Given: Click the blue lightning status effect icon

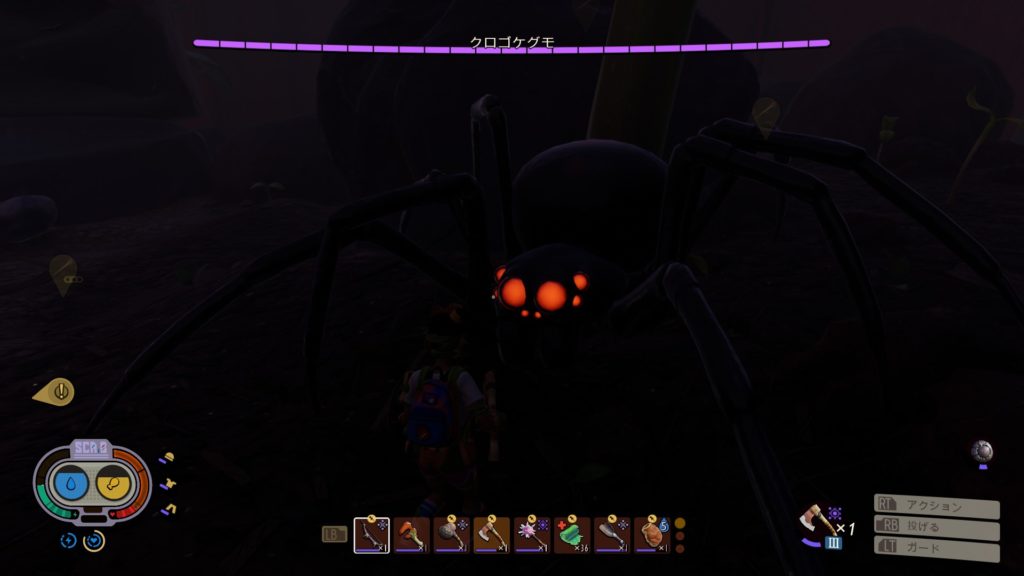Looking at the screenshot, I should point(68,540).
